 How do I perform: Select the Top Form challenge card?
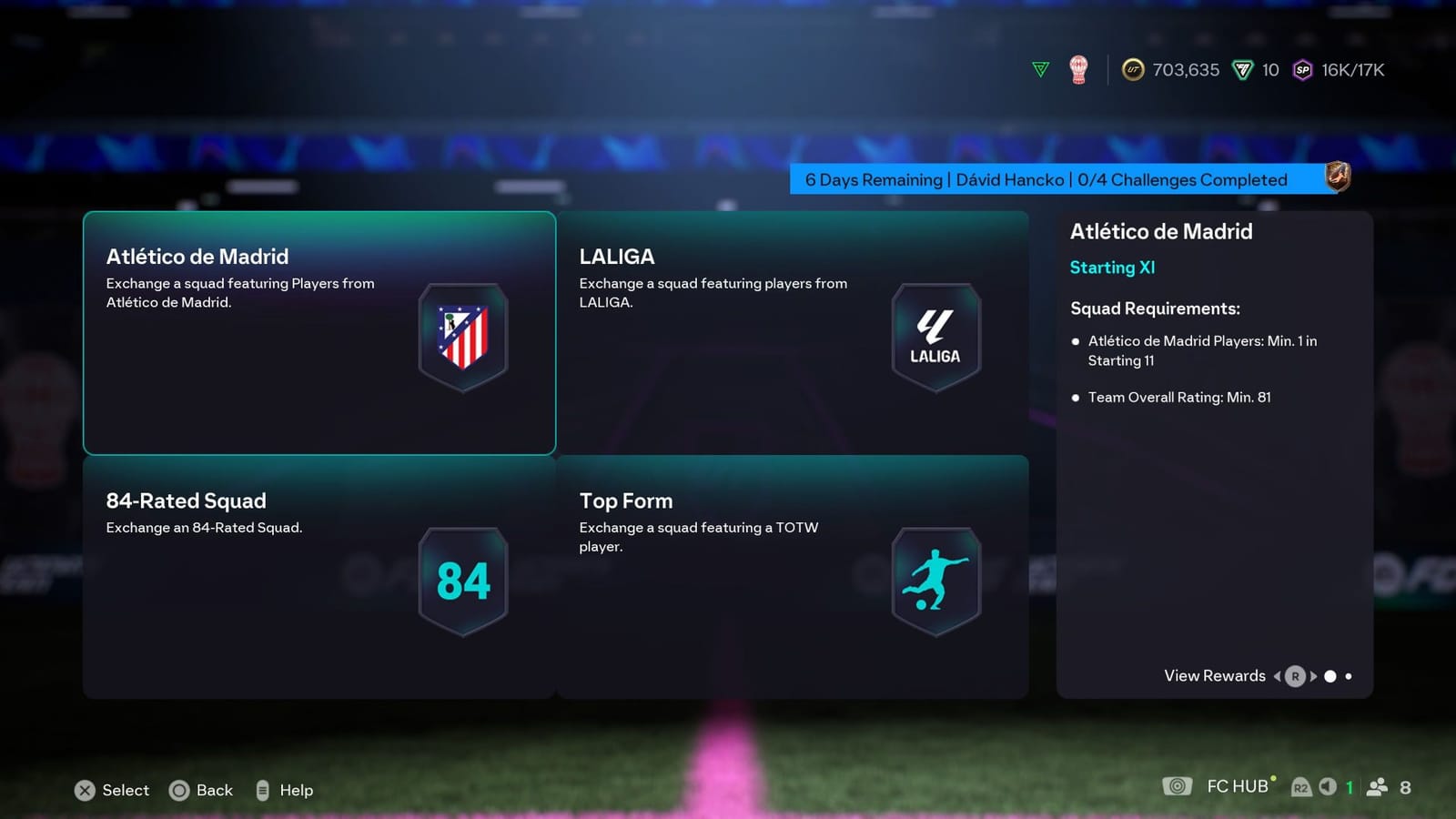pyautogui.click(x=792, y=578)
